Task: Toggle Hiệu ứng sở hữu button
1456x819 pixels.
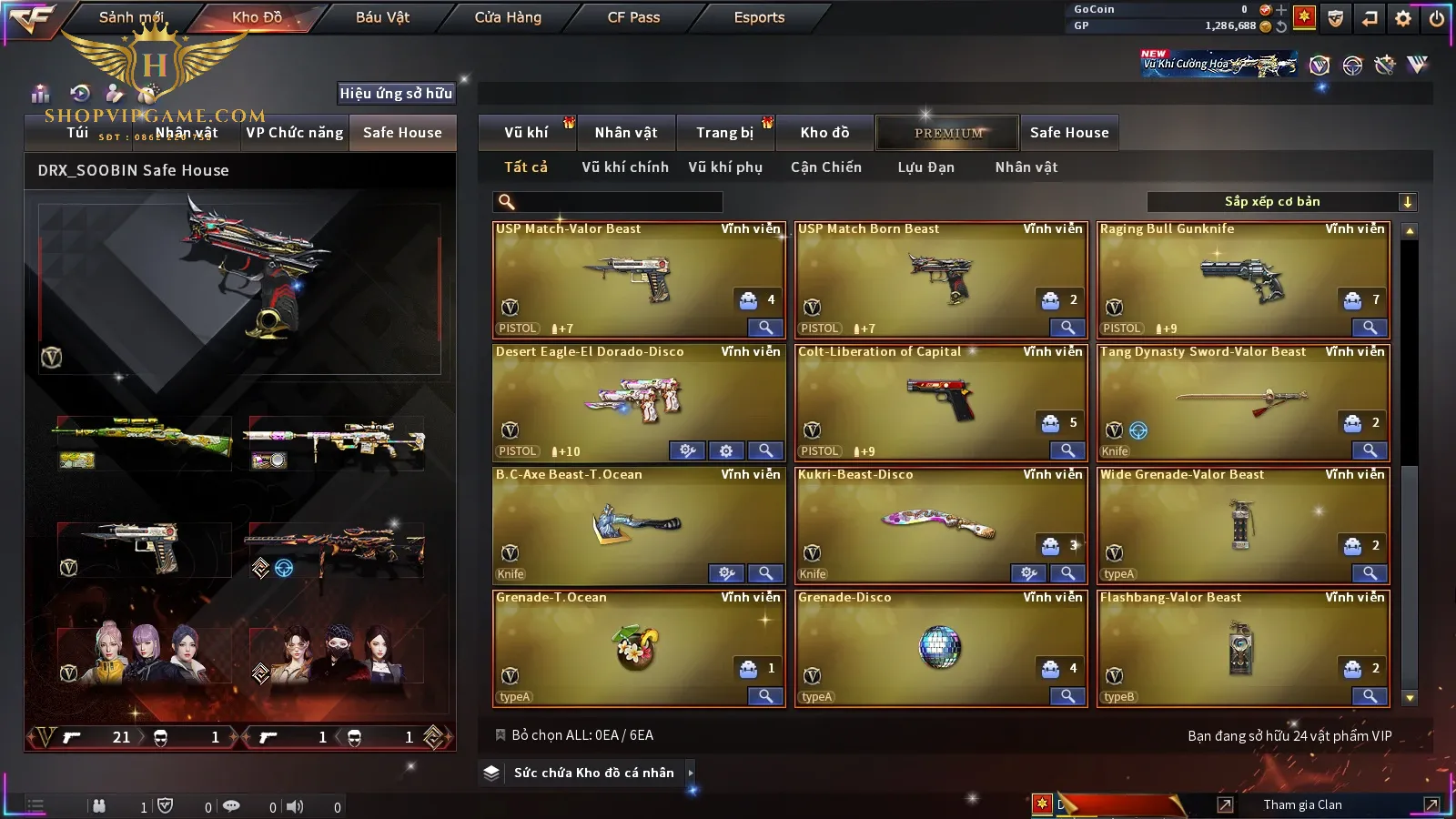Action: tap(396, 93)
